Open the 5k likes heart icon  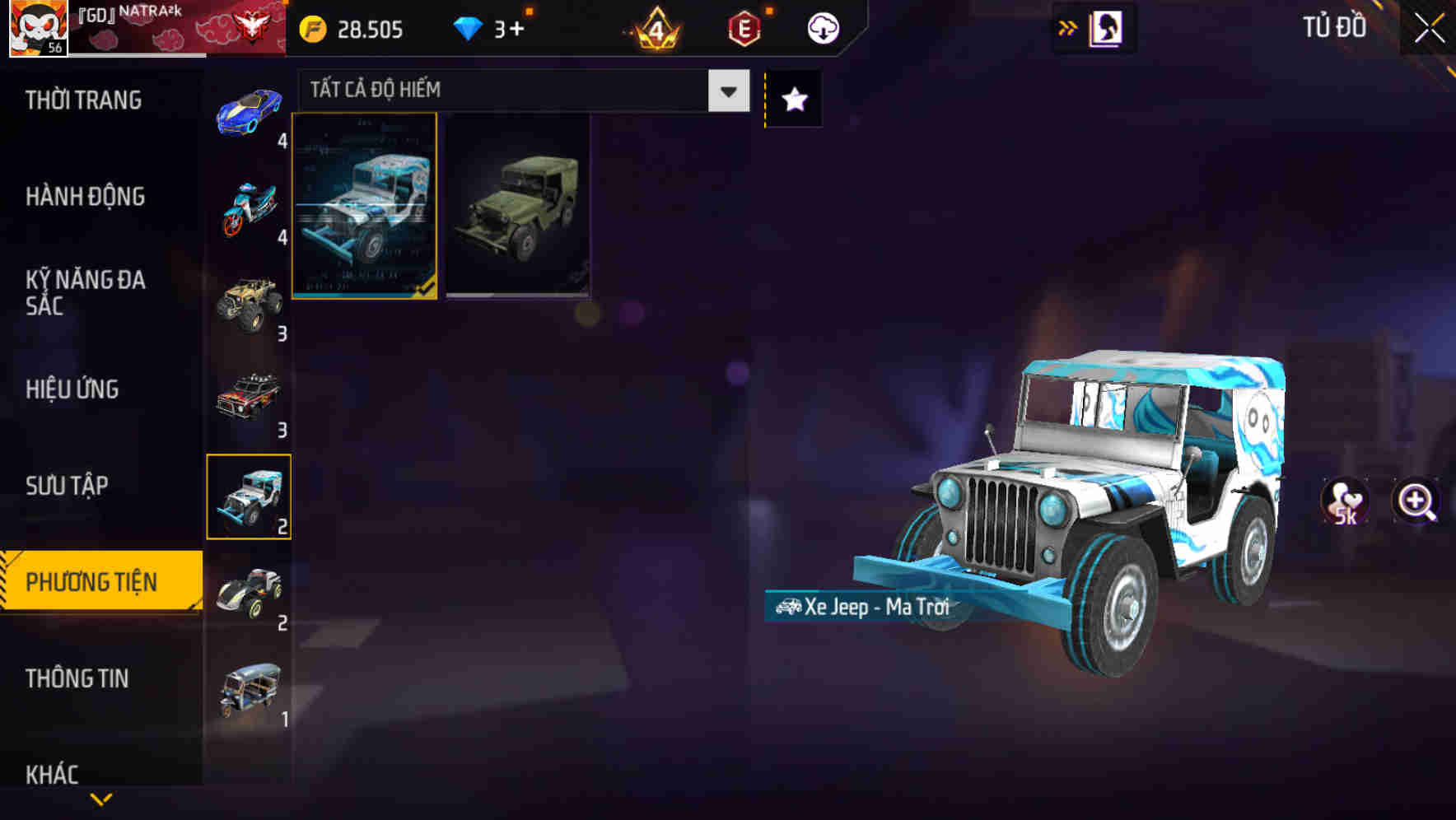pyautogui.click(x=1343, y=498)
